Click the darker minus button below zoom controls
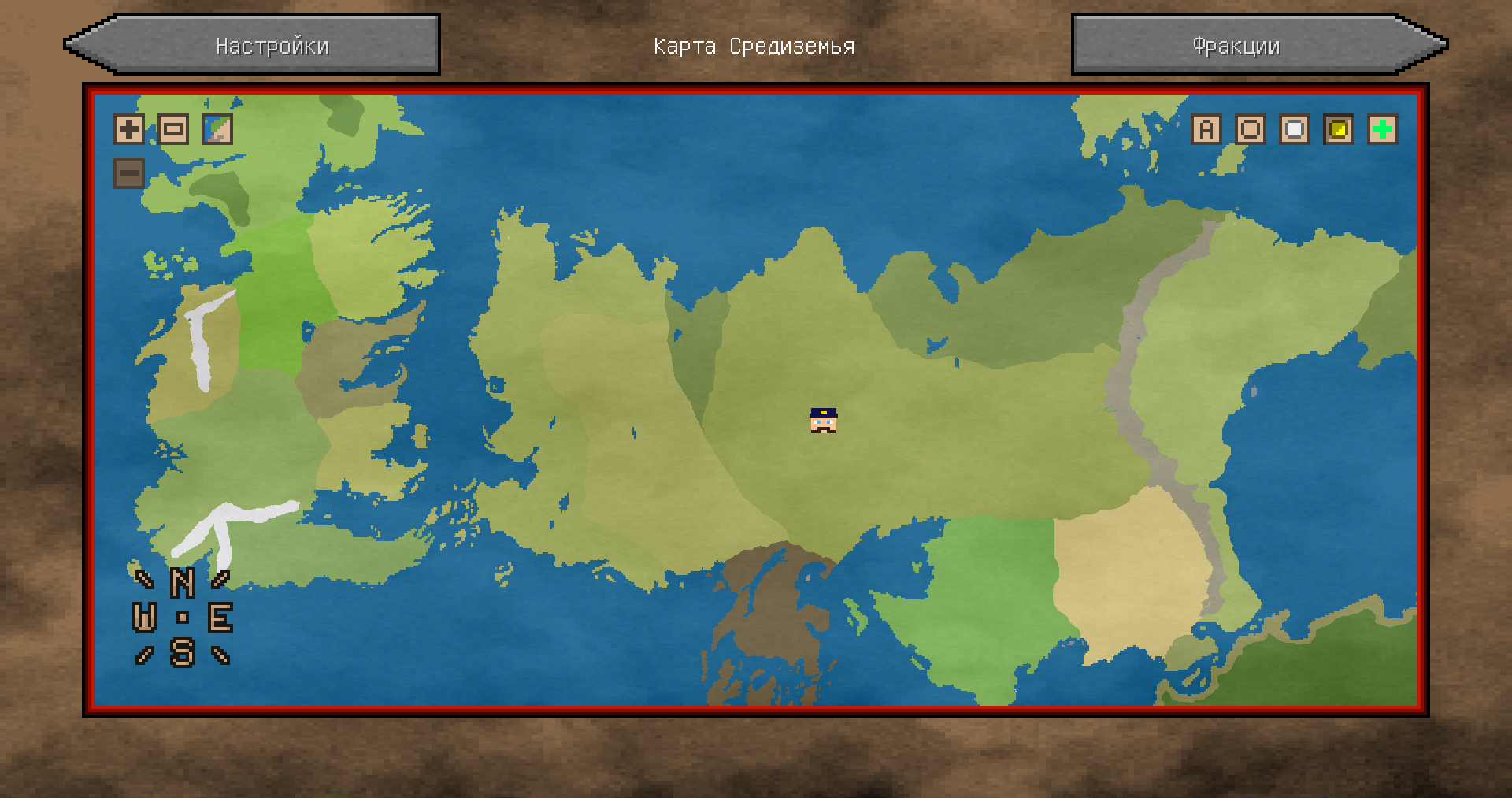 (x=128, y=172)
